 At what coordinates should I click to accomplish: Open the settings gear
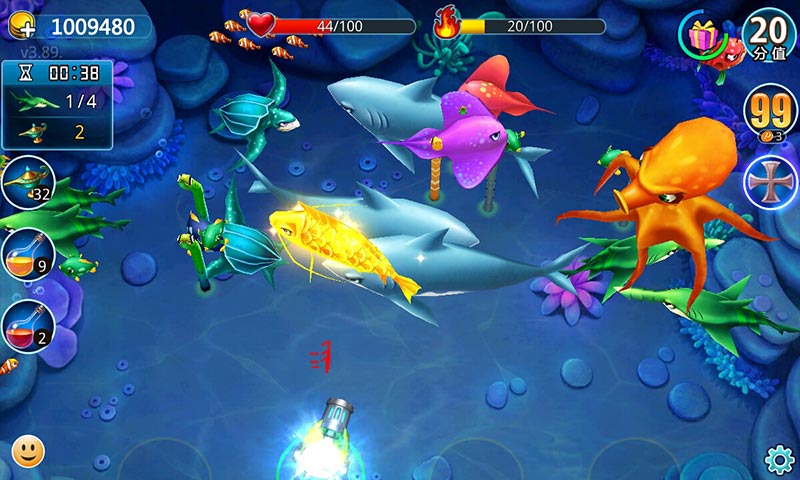pos(778,459)
